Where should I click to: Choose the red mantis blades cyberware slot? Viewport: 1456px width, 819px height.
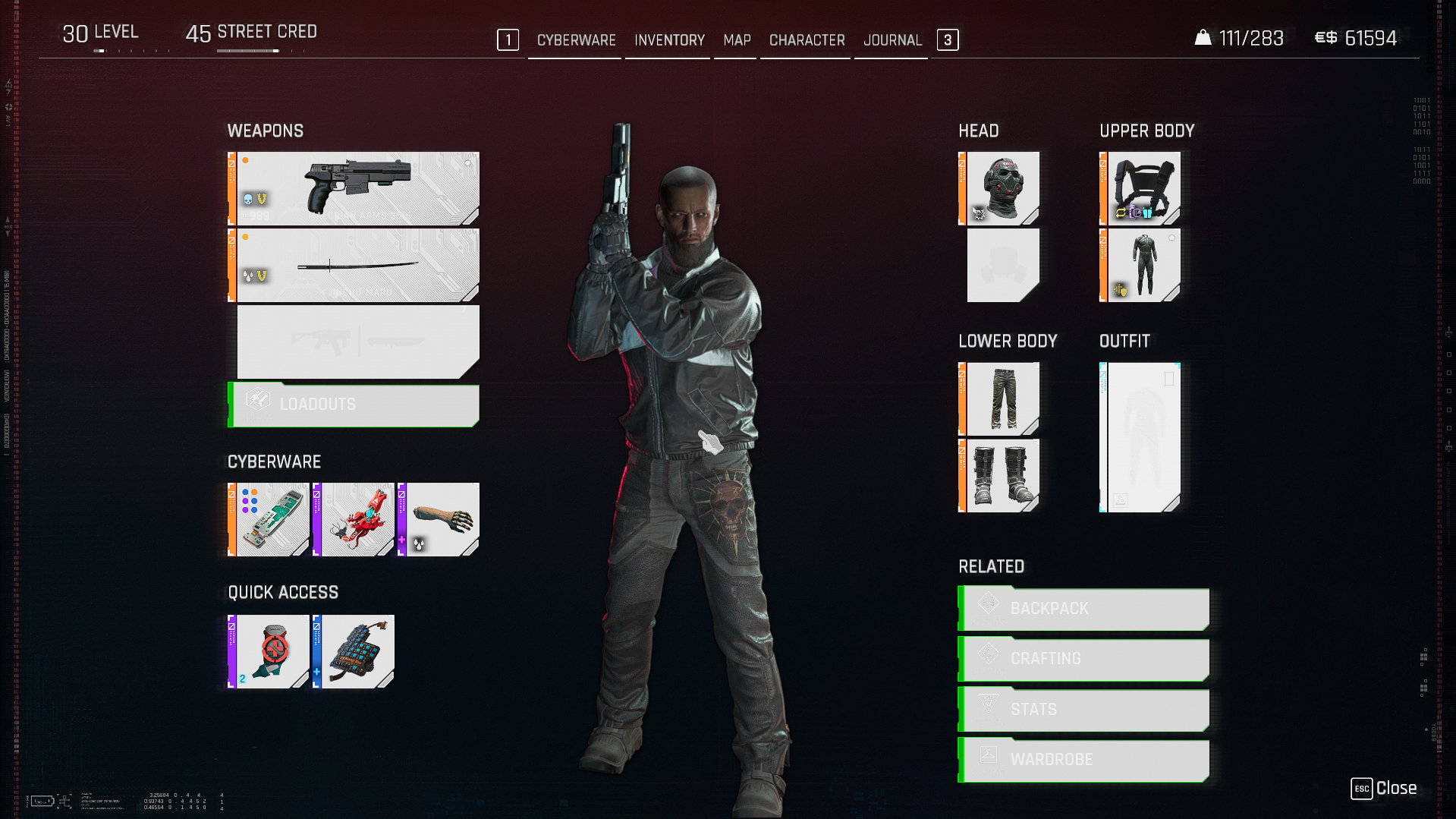354,520
